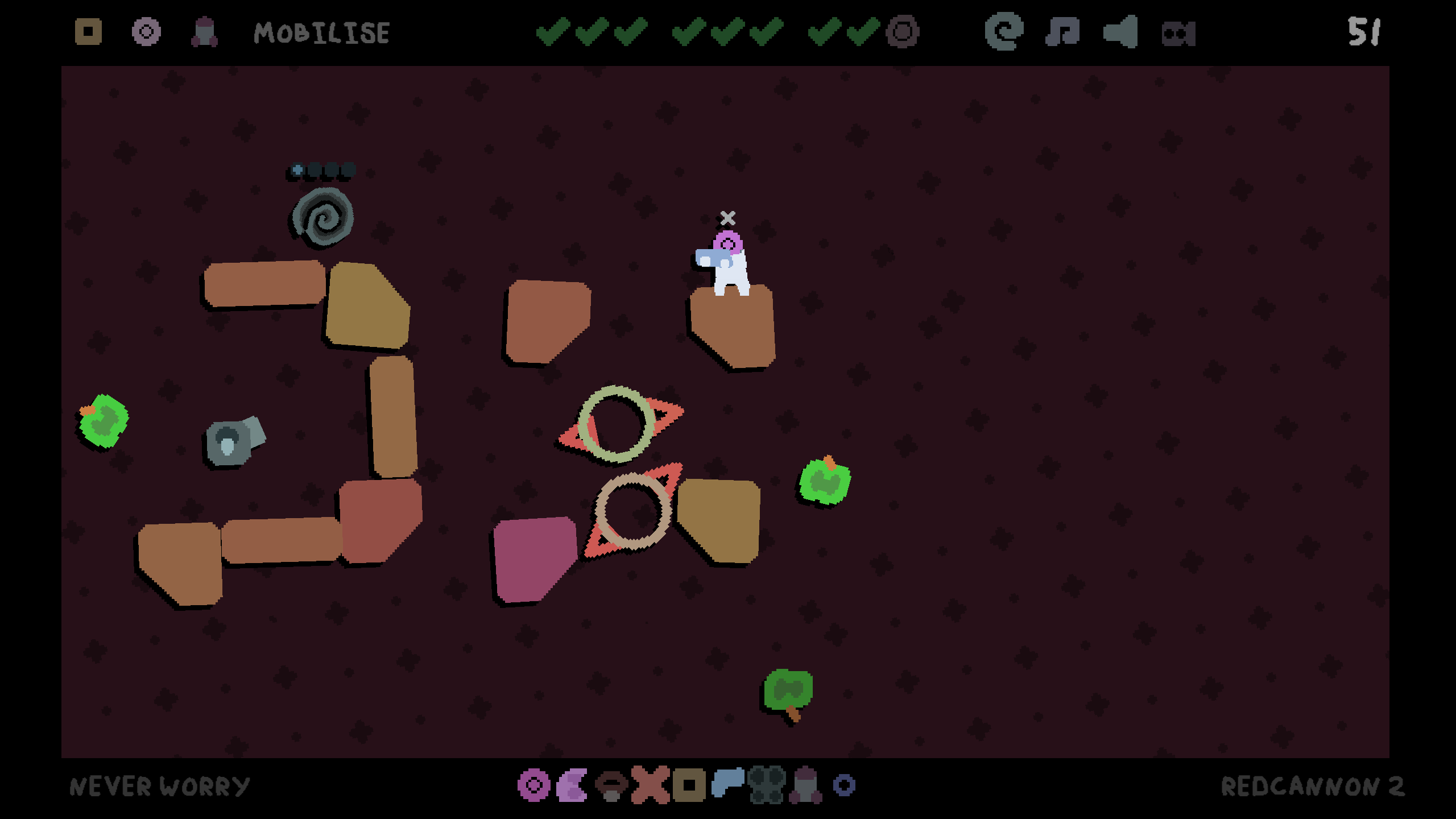This screenshot has width=1456, height=819.
Task: Pick the small navy ring item
Action: tap(844, 785)
